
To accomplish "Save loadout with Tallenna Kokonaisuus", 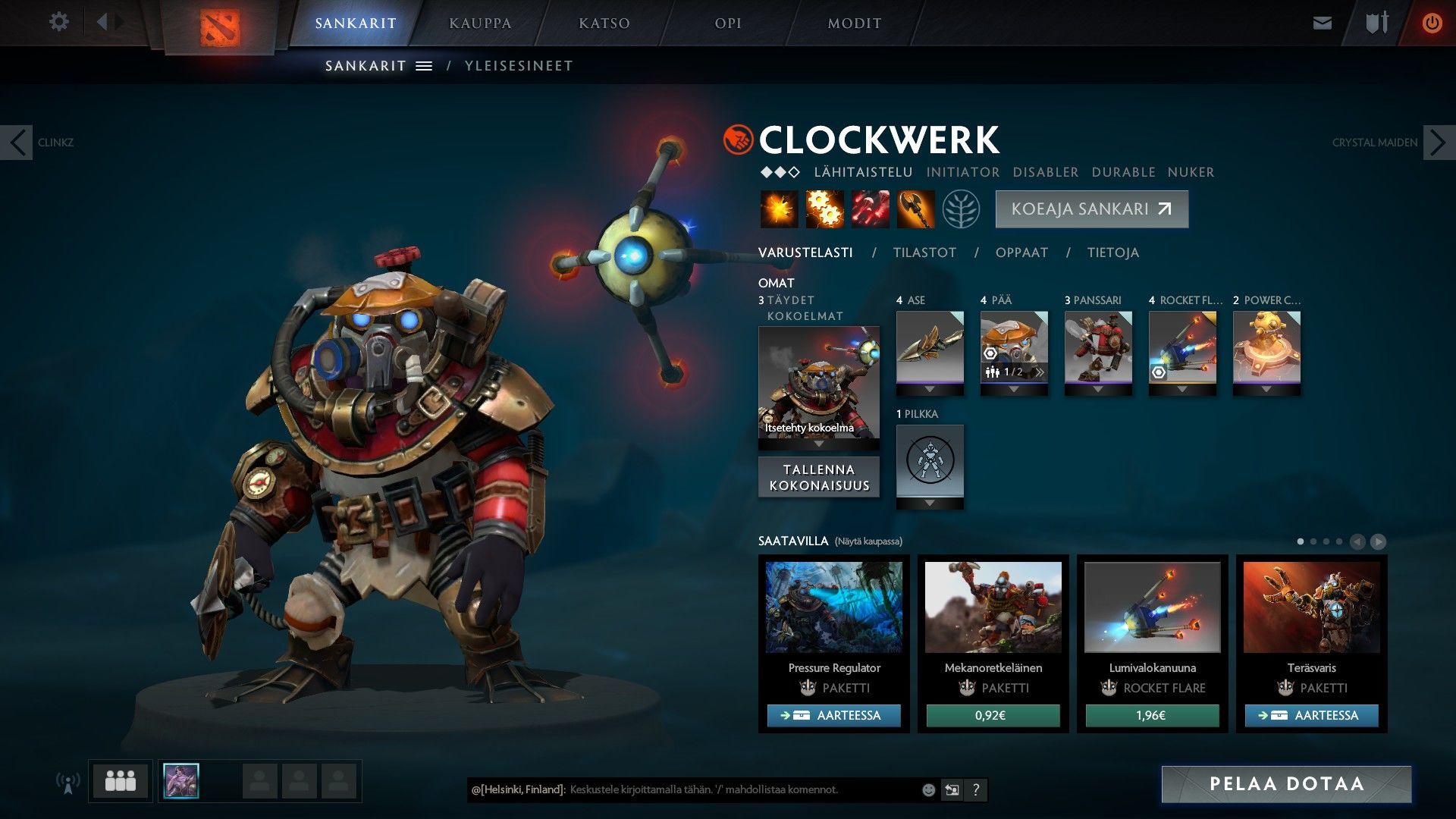I will 819,478.
